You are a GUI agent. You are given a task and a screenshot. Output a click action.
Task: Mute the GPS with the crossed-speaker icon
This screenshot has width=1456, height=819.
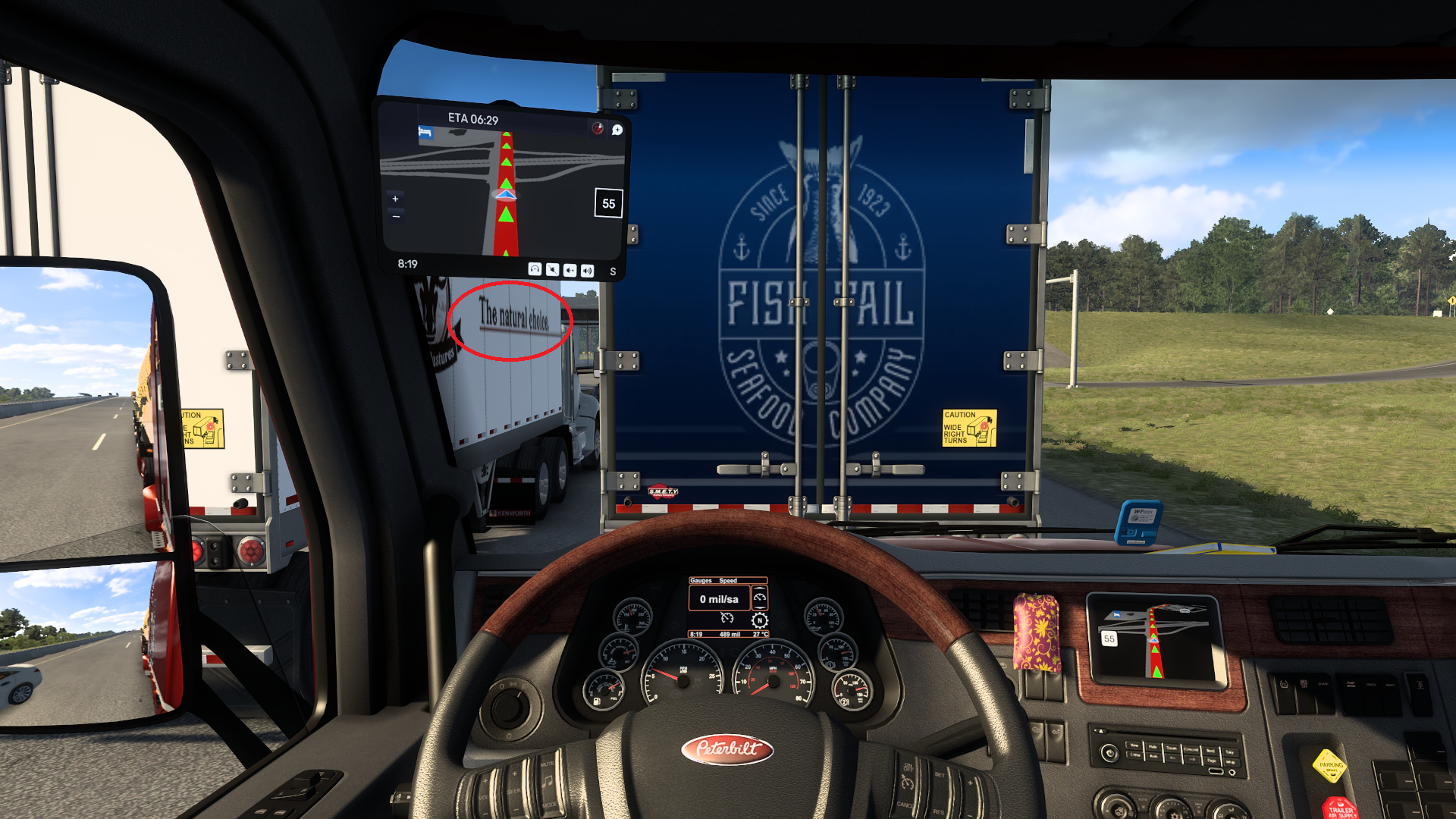coord(552,270)
